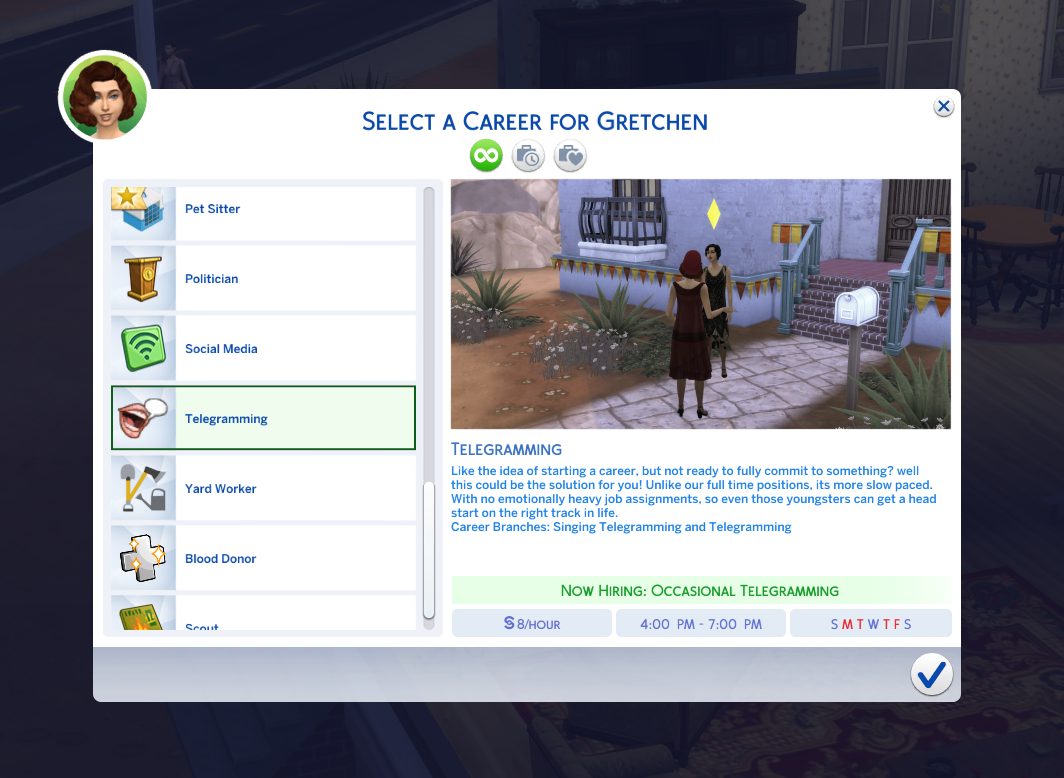The image size is (1064, 778).
Task: Filter careers by the briefcase clock icon
Action: tap(528, 156)
